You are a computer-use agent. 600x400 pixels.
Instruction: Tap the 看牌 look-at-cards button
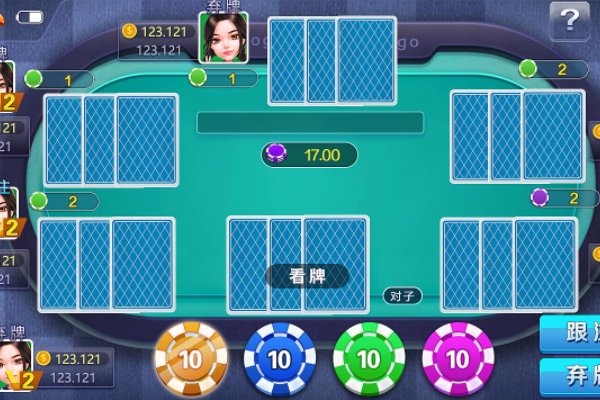[306, 276]
